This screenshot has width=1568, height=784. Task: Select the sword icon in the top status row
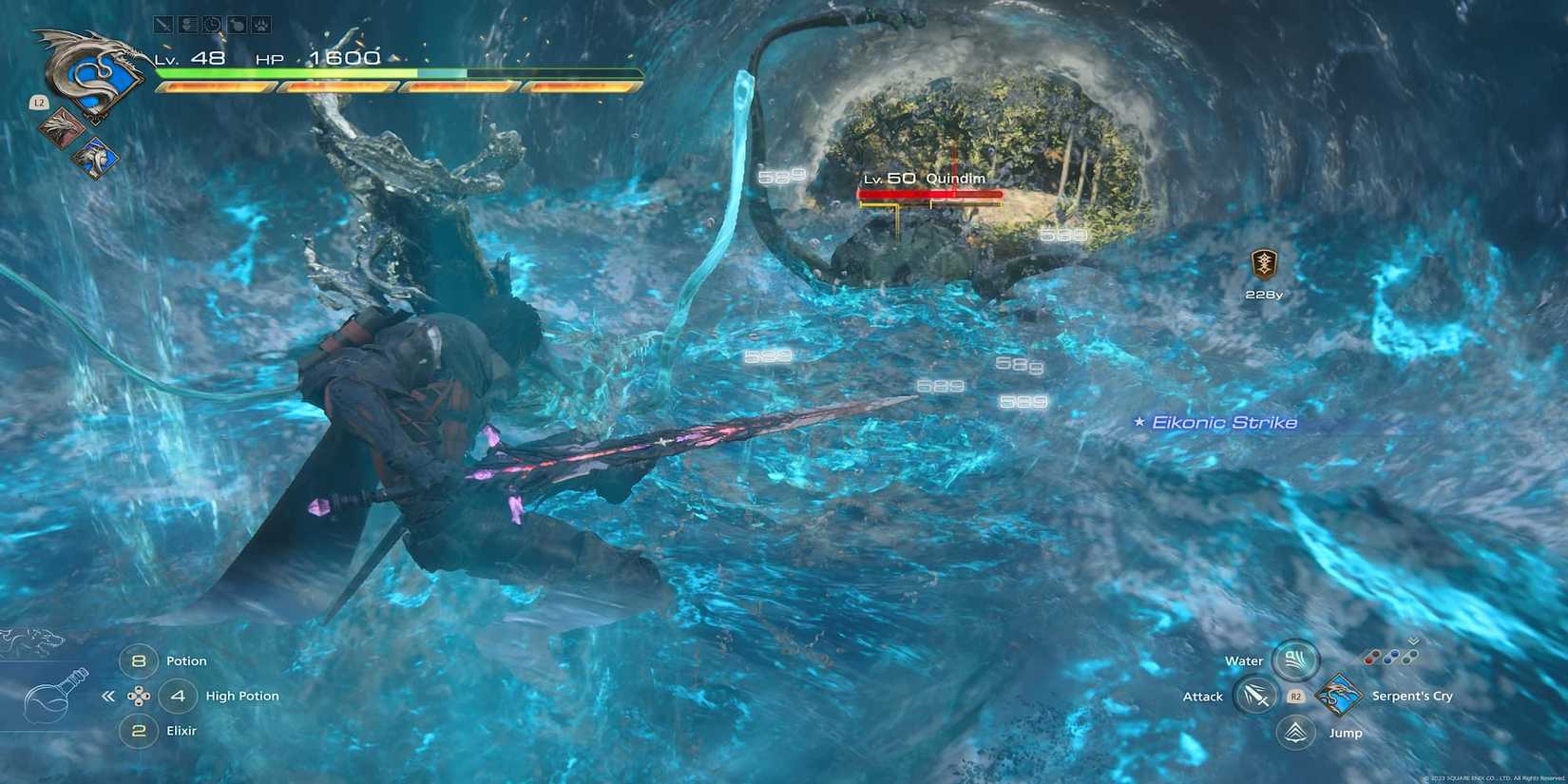163,24
